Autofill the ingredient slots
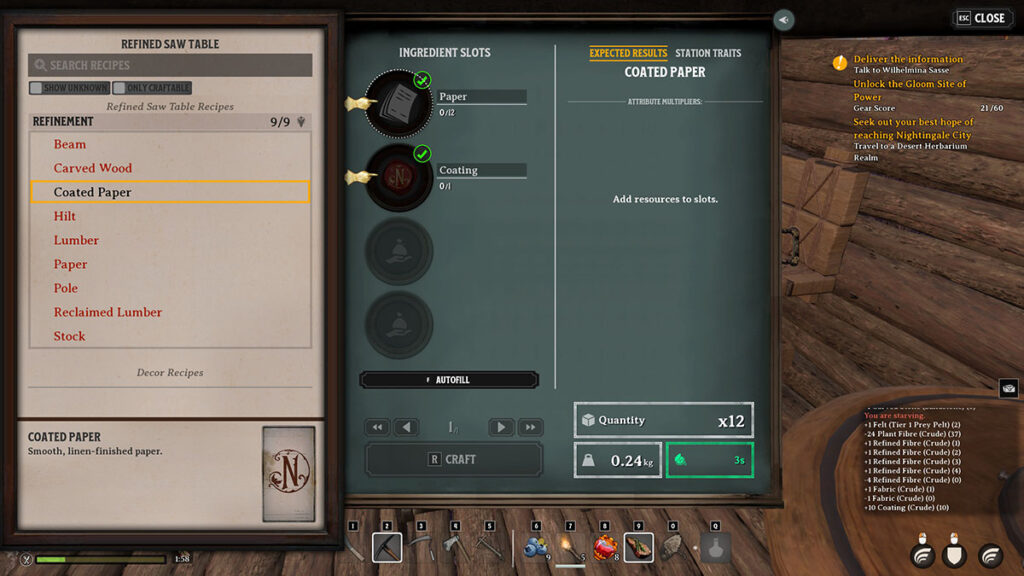Screen dimensions: 1024x576 pyautogui.click(x=449, y=380)
